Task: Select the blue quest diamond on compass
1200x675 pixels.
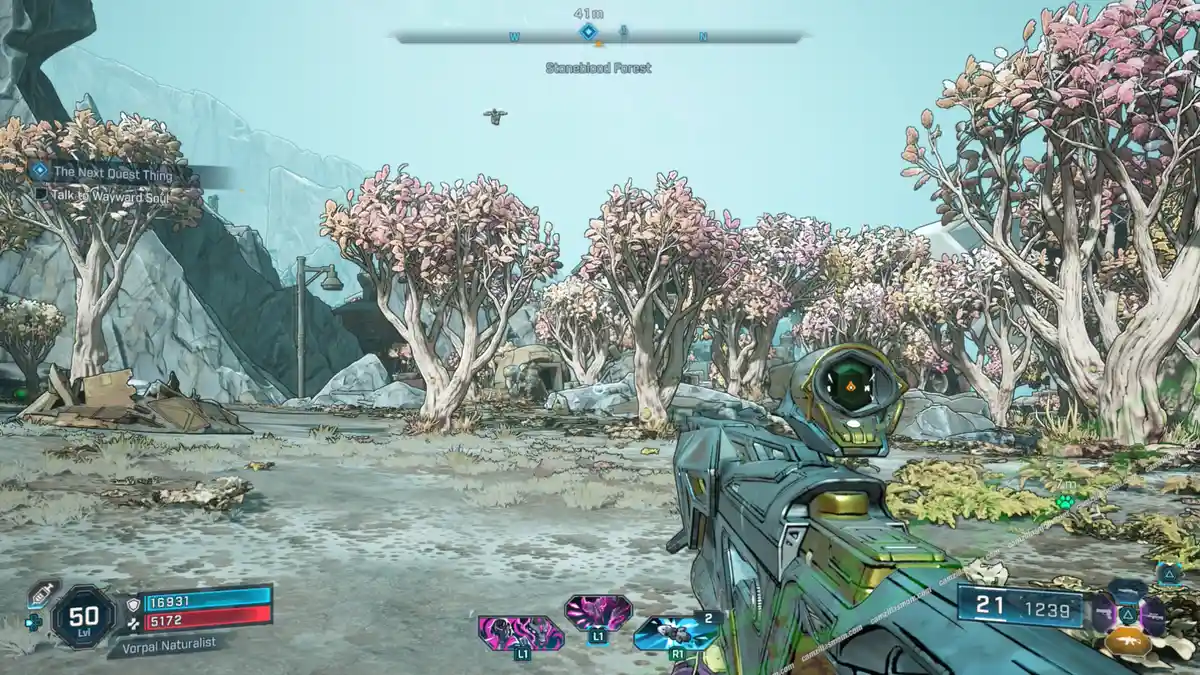Action: (588, 32)
